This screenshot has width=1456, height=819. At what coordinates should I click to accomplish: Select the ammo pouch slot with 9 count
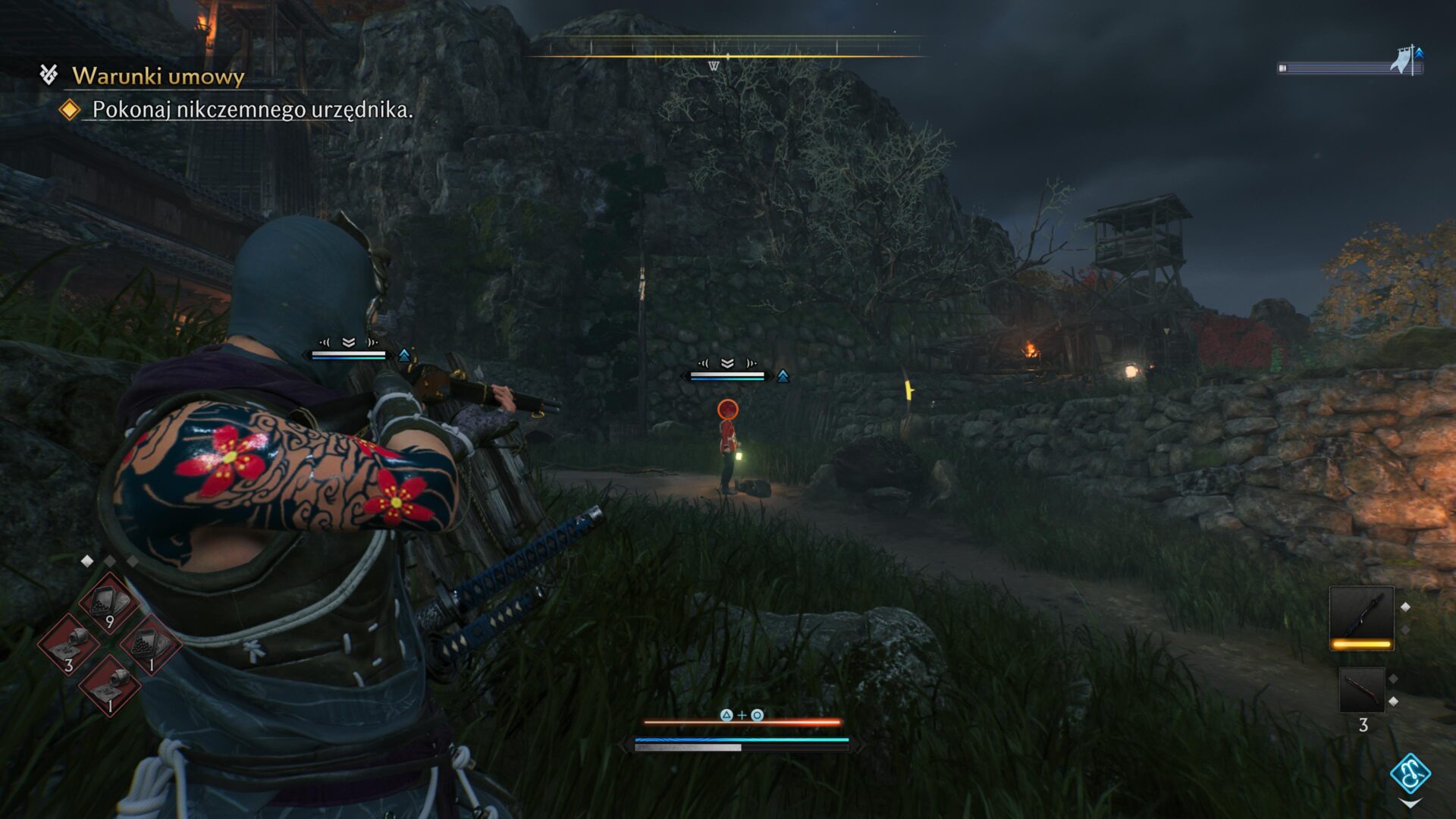(x=108, y=604)
